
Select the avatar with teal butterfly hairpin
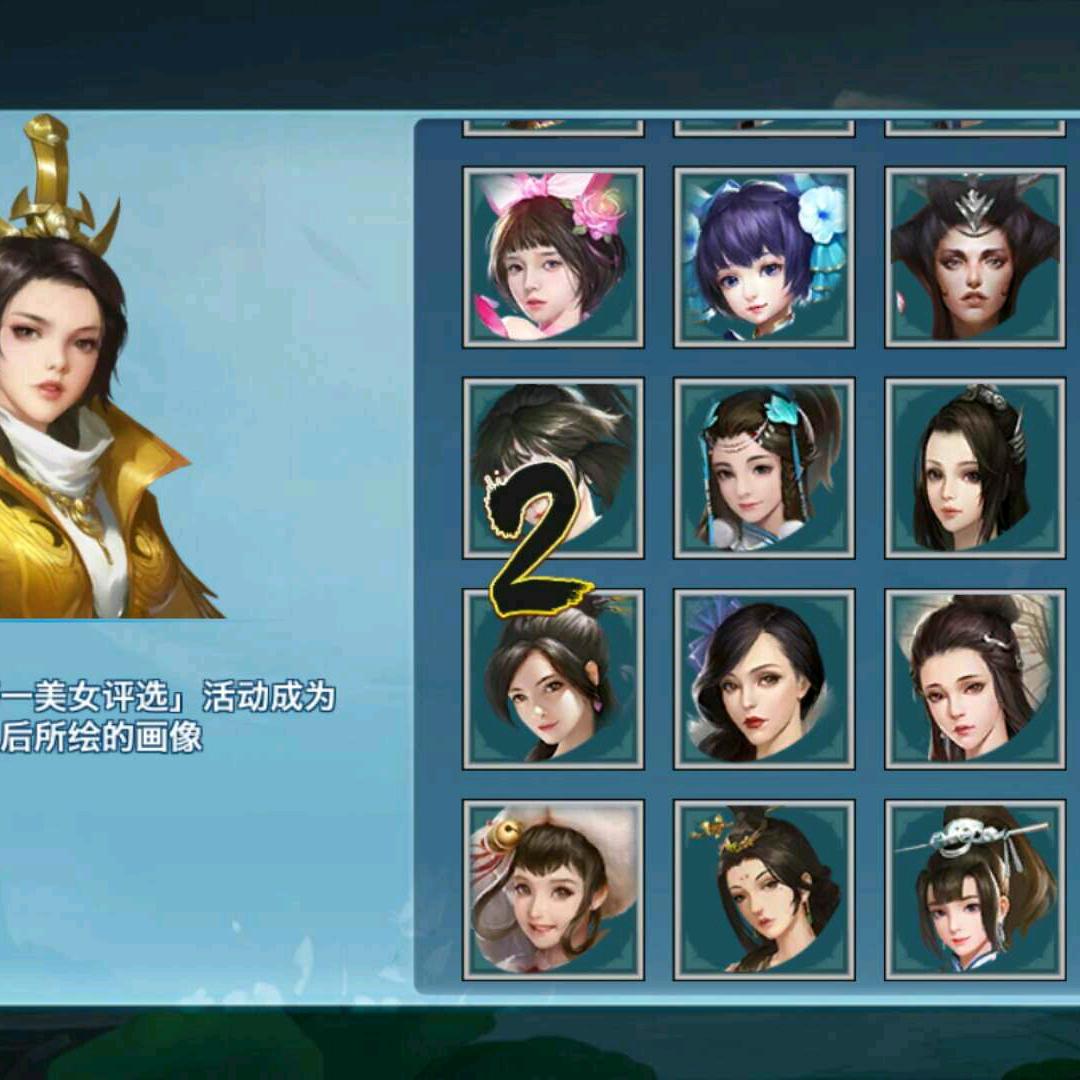click(764, 468)
